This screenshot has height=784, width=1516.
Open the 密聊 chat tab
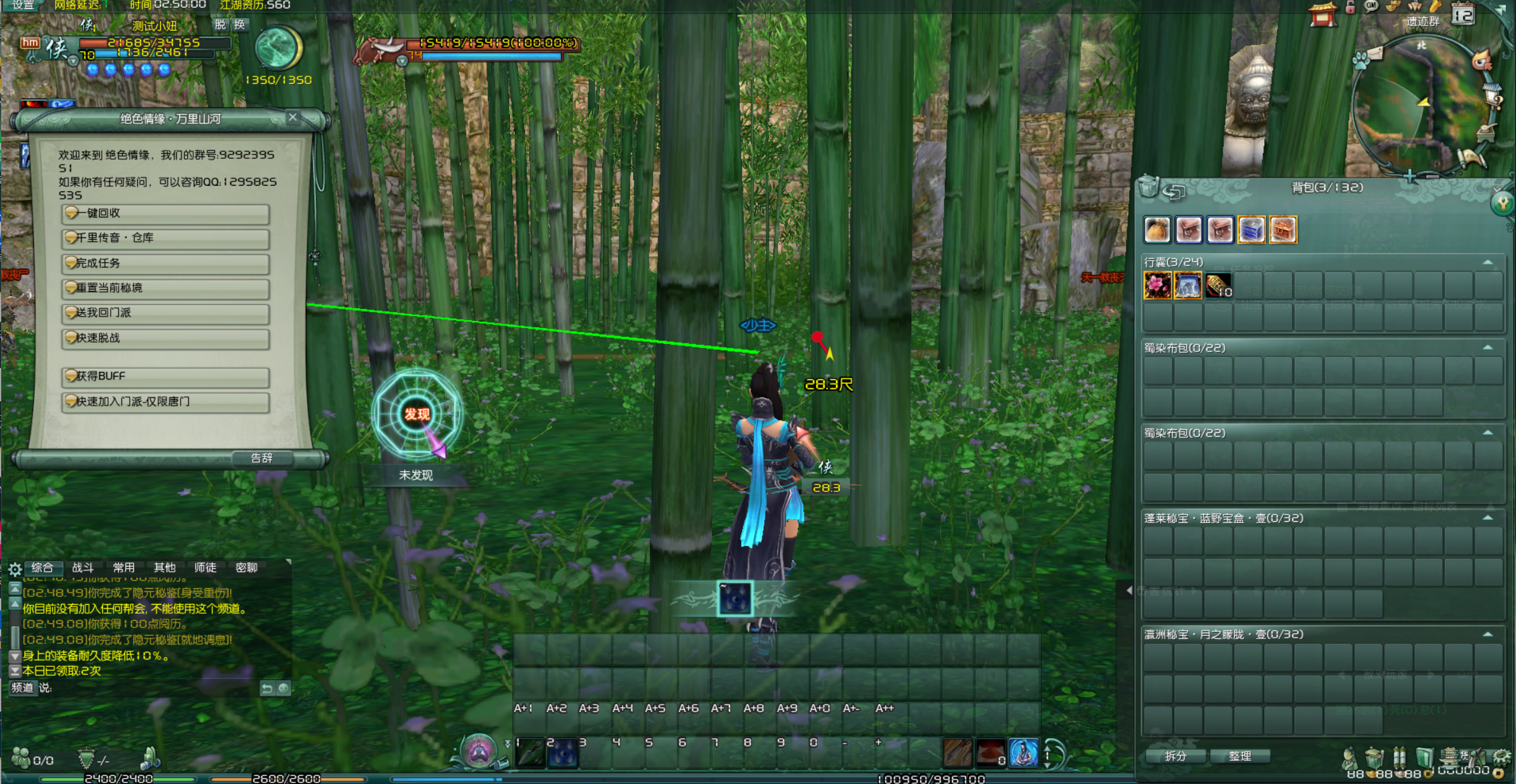click(x=246, y=568)
